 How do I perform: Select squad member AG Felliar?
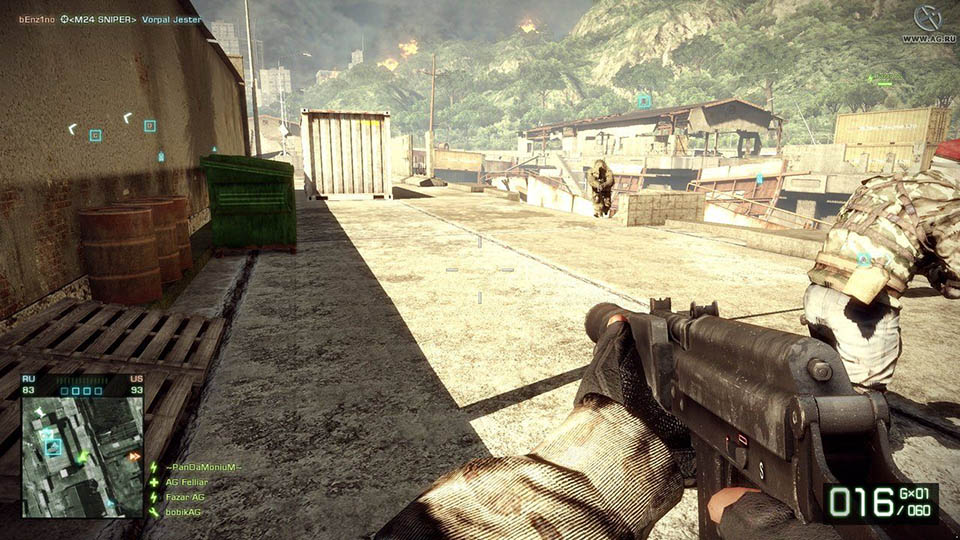coord(185,482)
